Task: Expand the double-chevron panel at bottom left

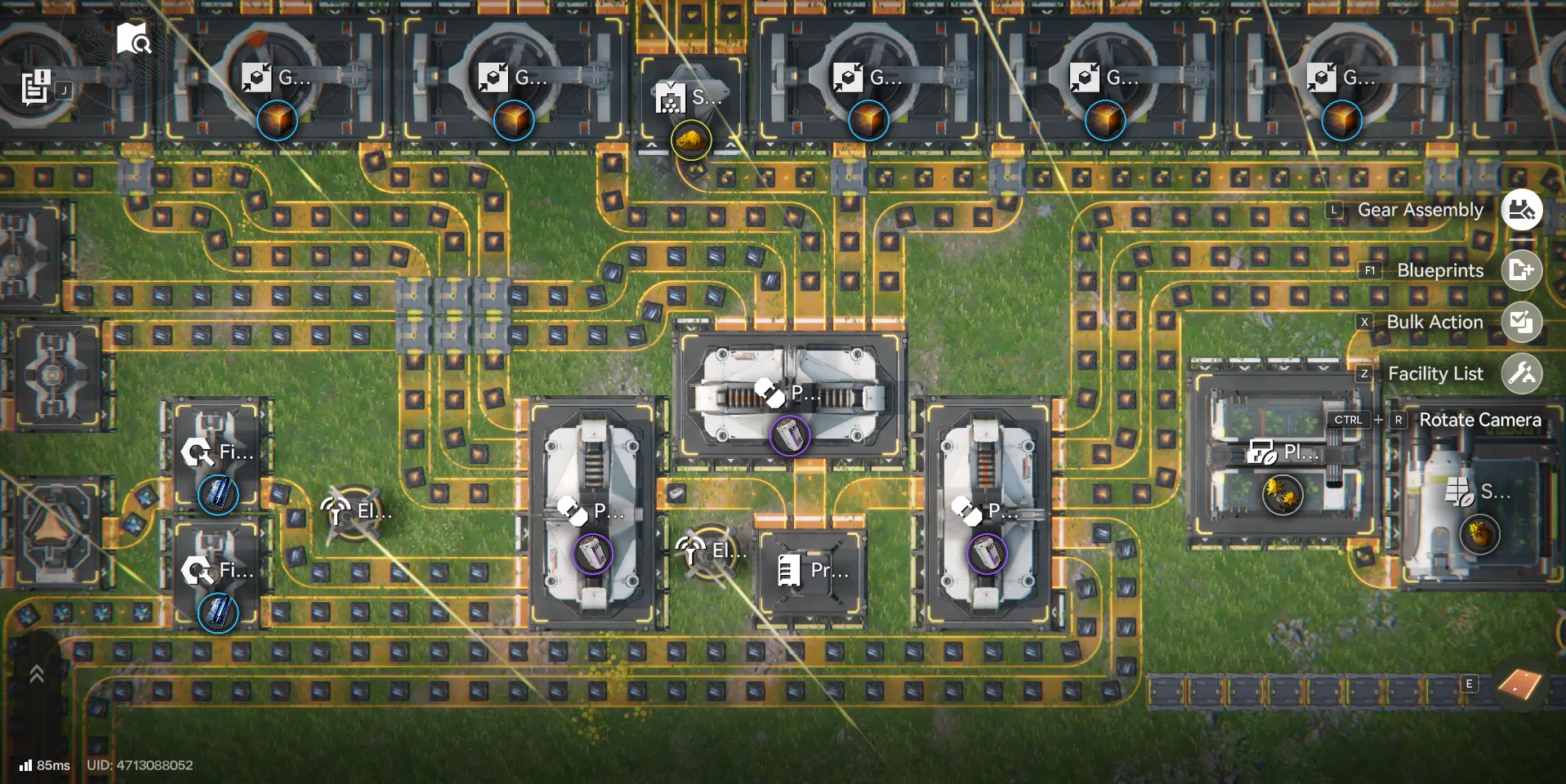Action: pos(36,674)
